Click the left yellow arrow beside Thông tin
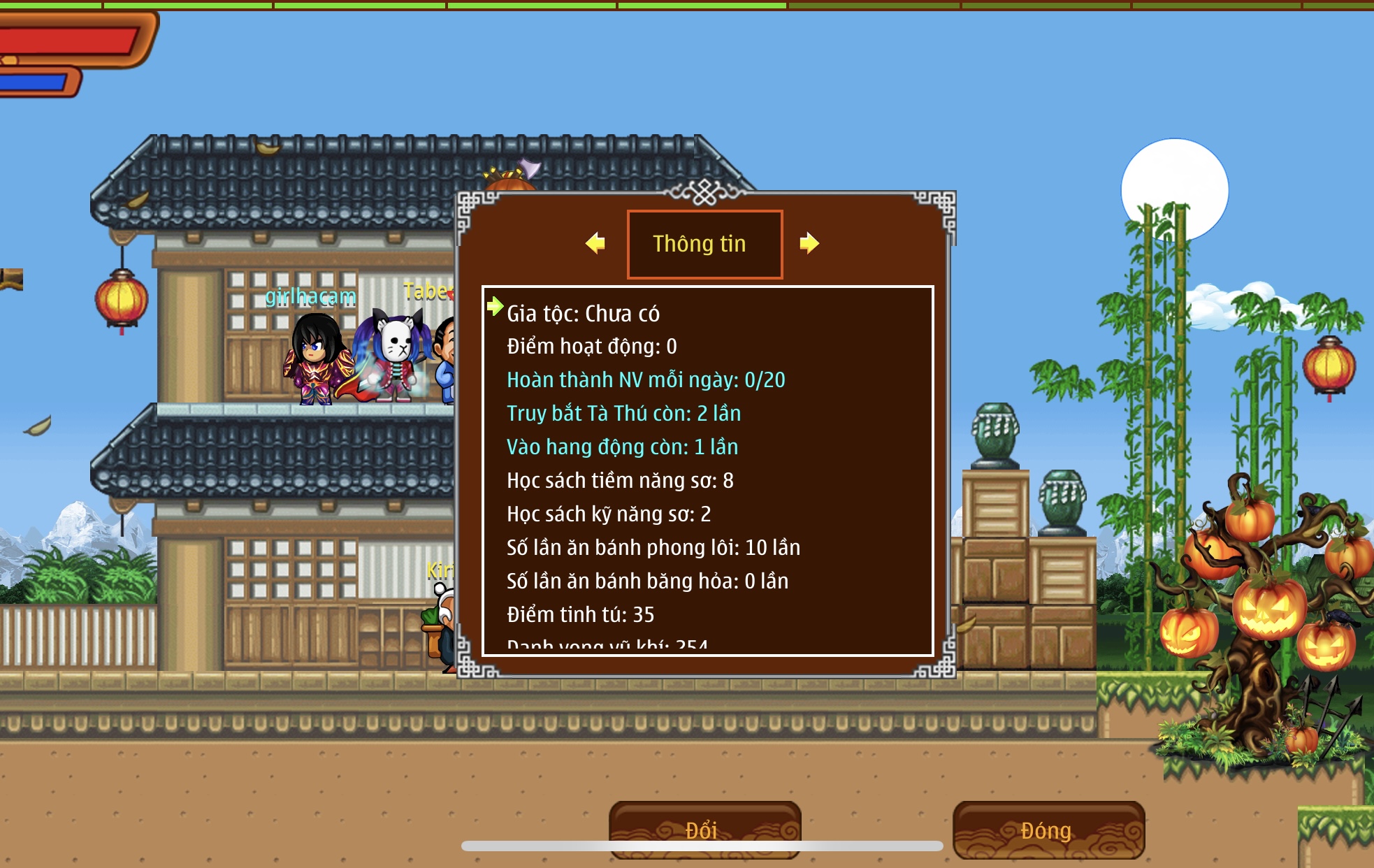1374x868 pixels. 595,243
